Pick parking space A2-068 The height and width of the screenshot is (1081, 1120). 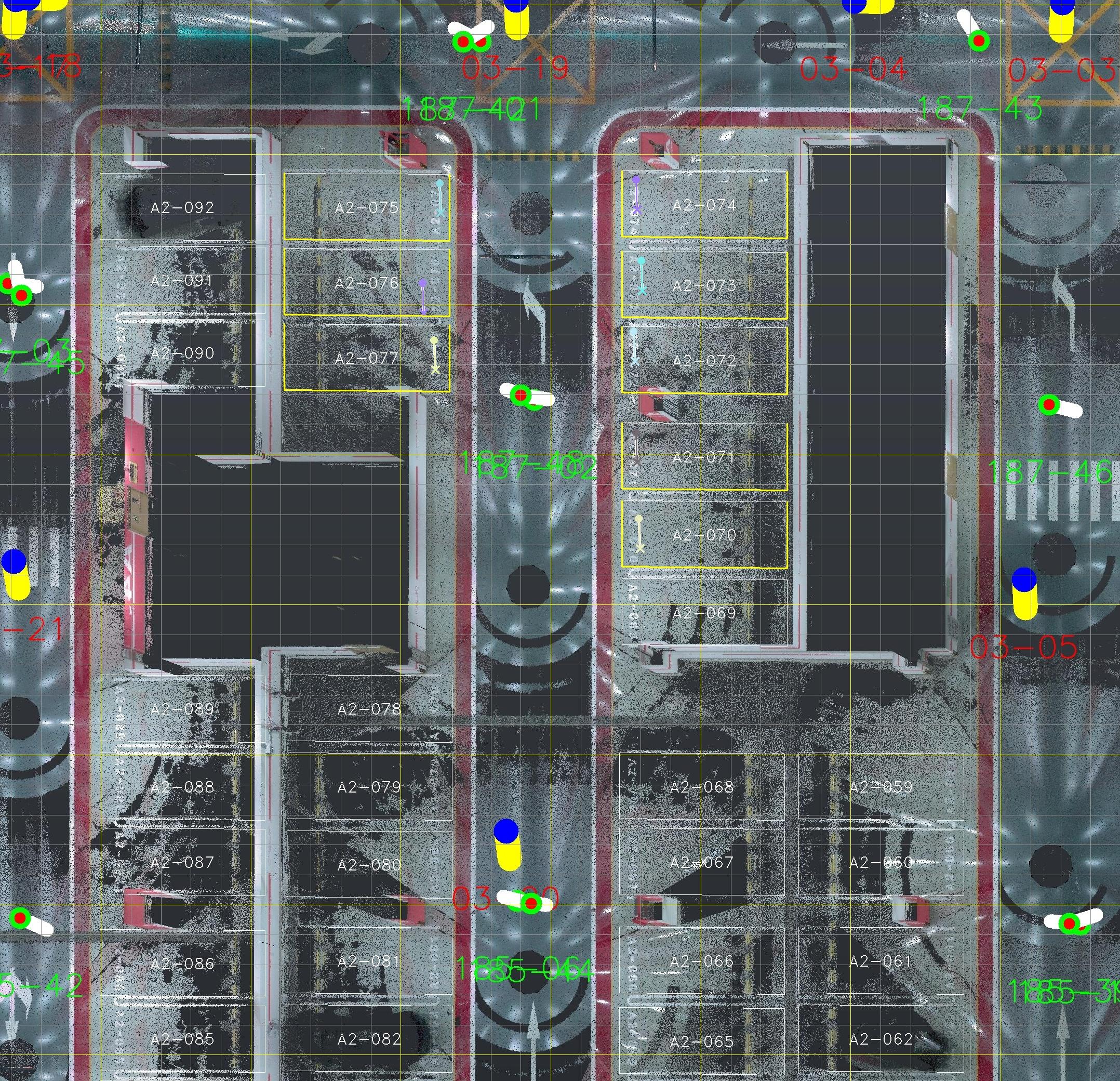click(702, 788)
